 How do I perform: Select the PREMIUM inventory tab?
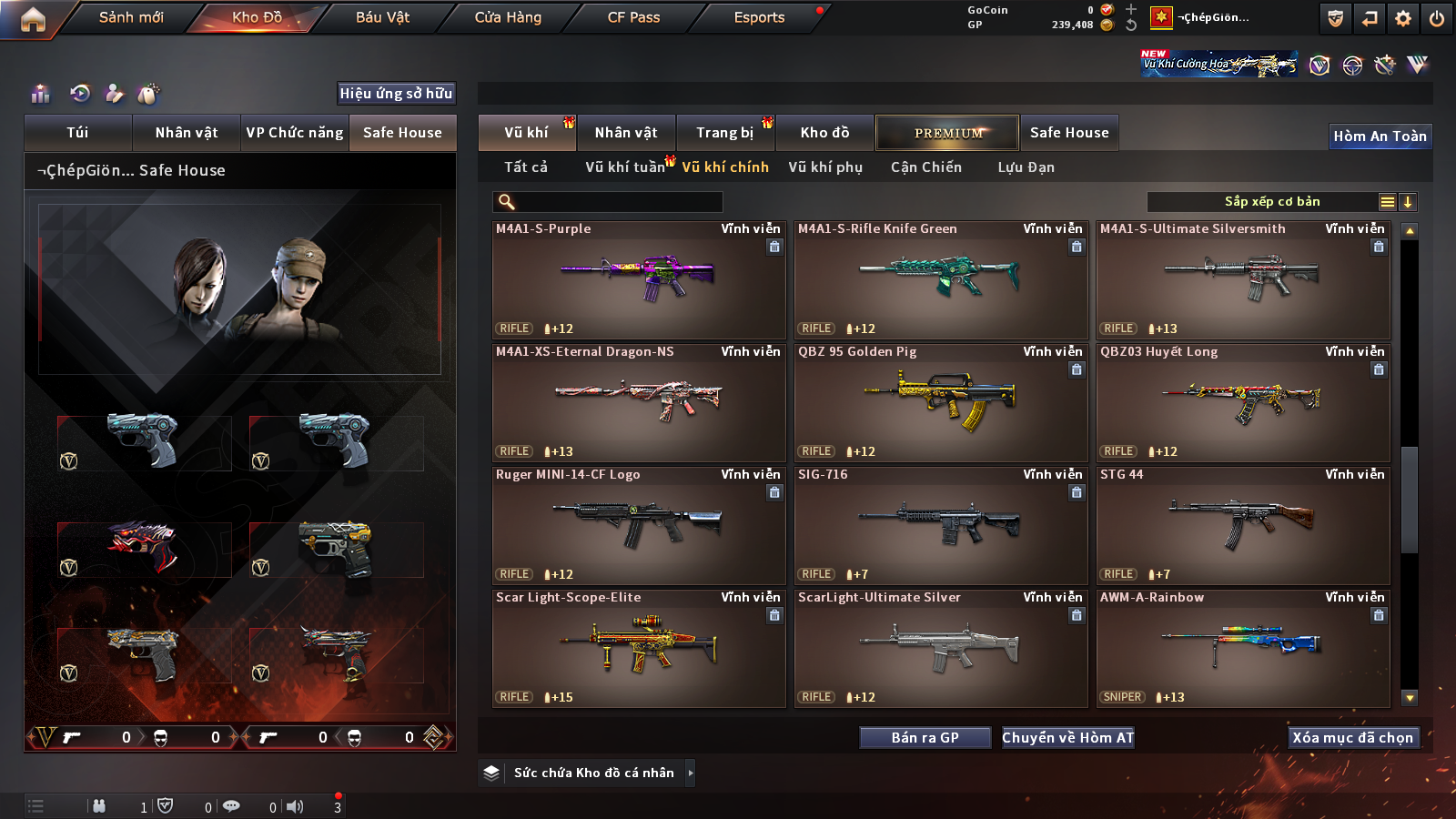click(947, 133)
